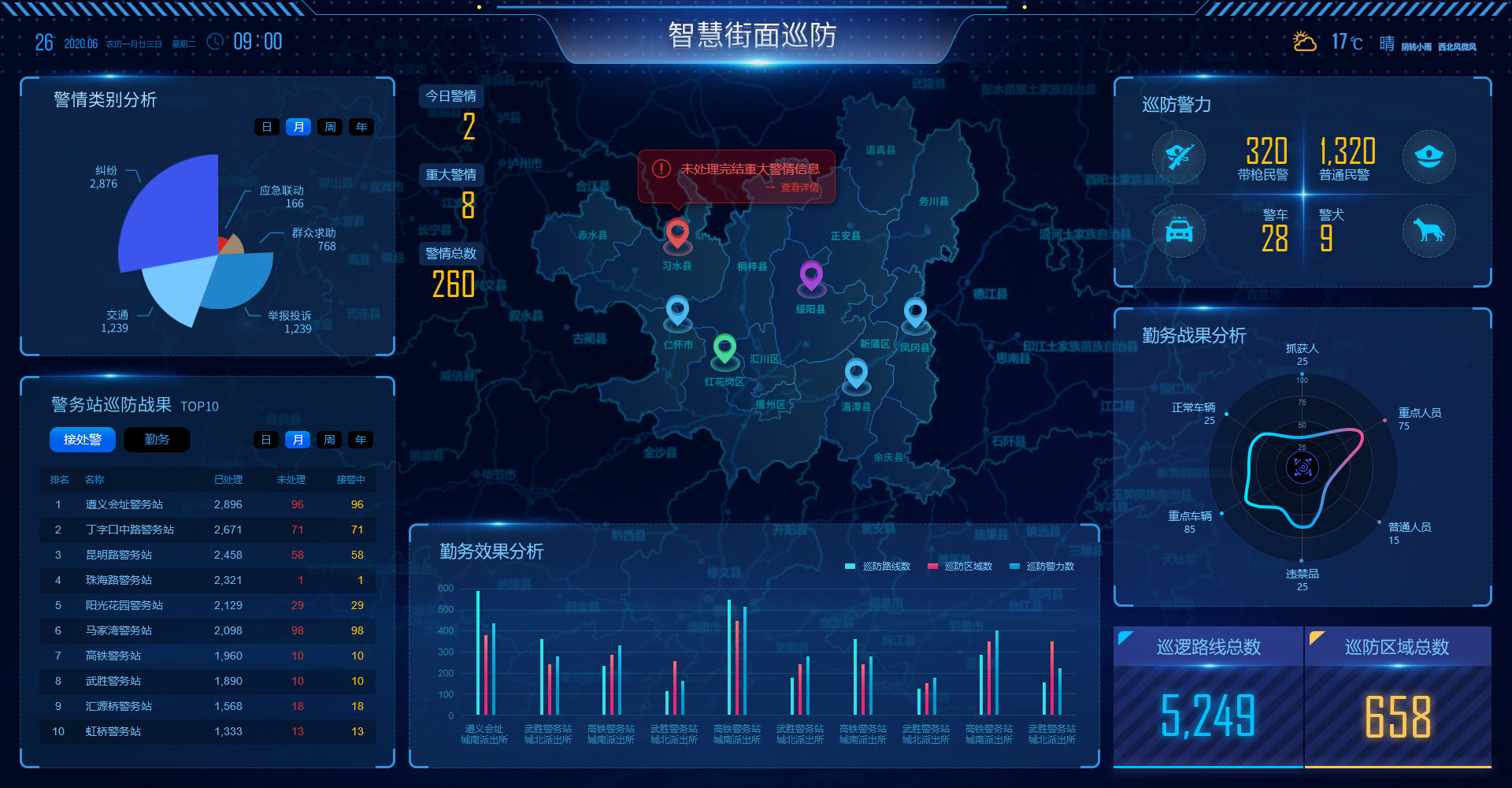The image size is (1512, 788).
Task: Click the exclamation icon in the alert popup
Action: click(x=660, y=167)
